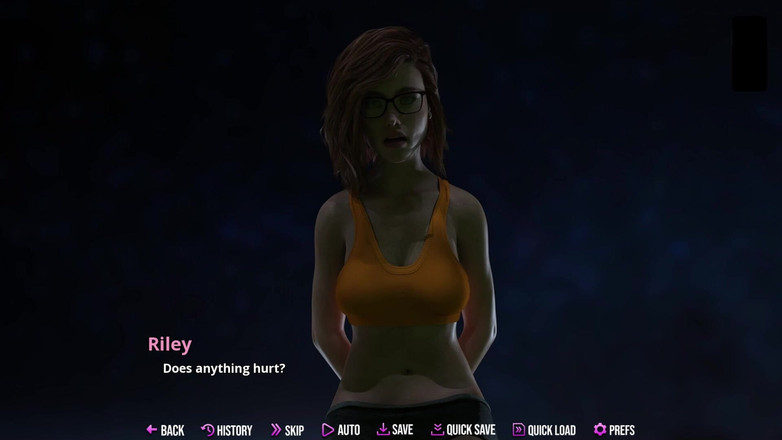The image size is (782, 440).
Task: Toggle Auto dialogue advance
Action: (341, 430)
